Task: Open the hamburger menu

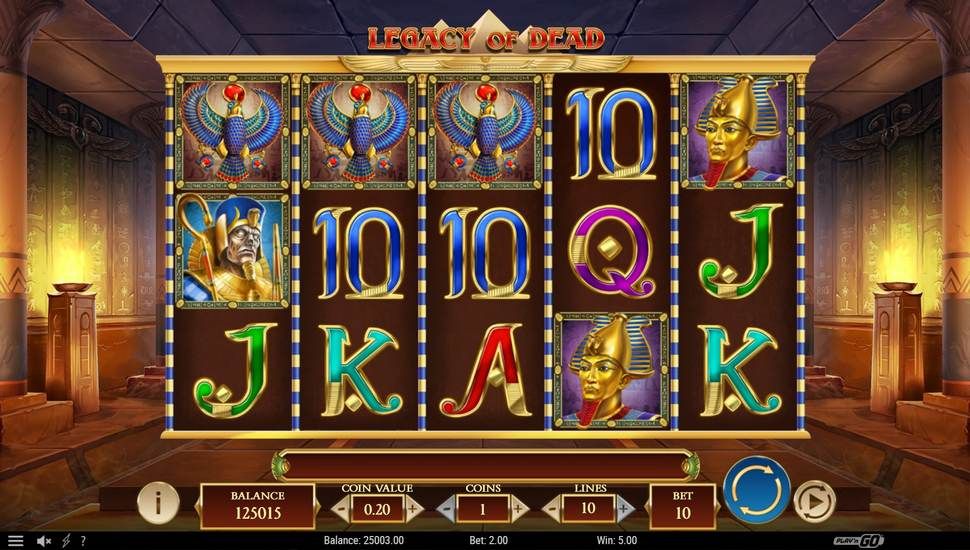Action: (15, 541)
